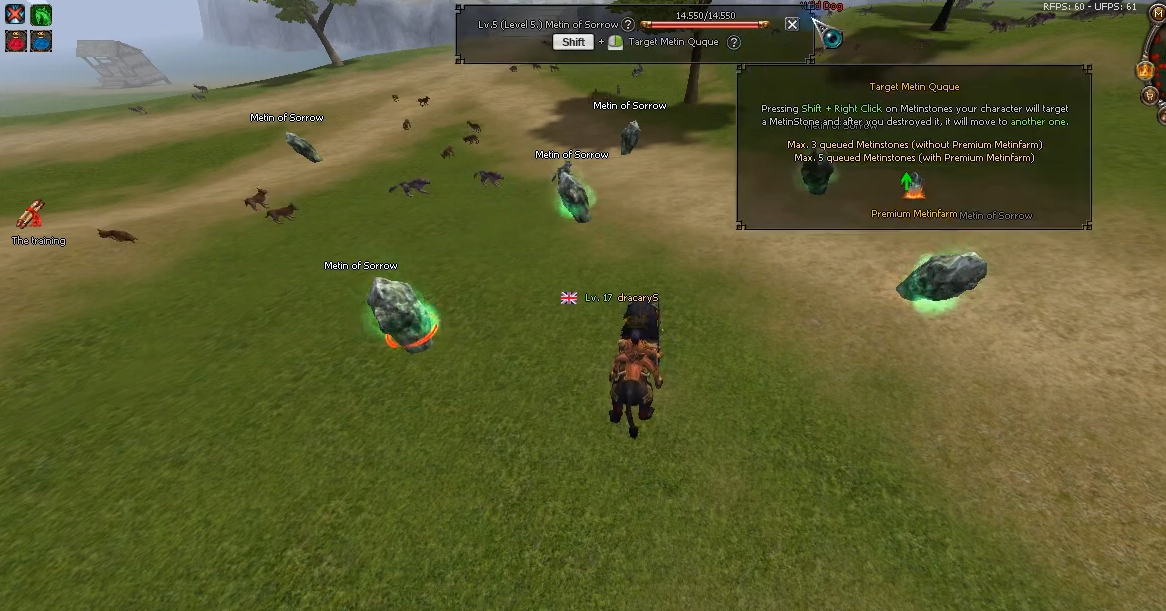Select the red X buff icon
Viewport: 1166px width, 611px height.
pyautogui.click(x=15, y=15)
